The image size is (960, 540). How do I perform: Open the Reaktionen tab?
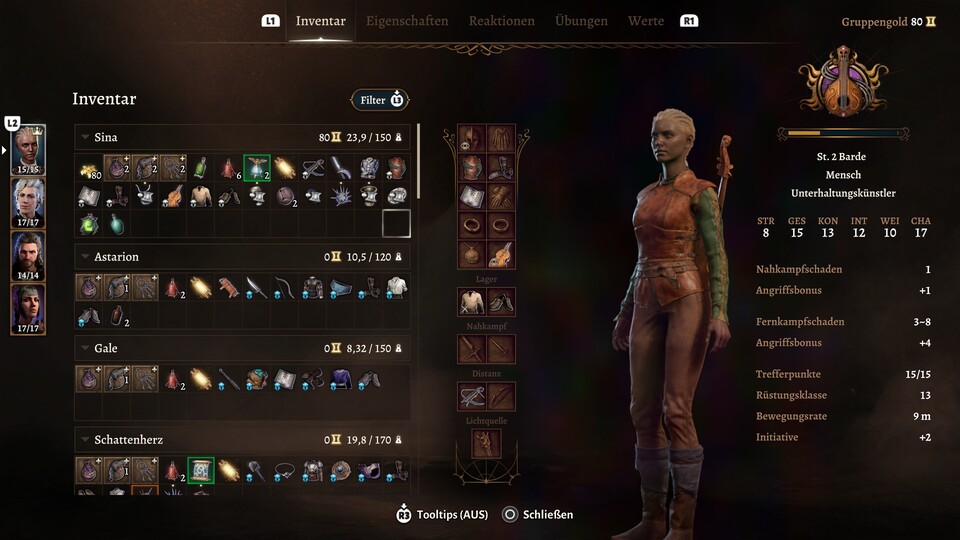tap(501, 21)
